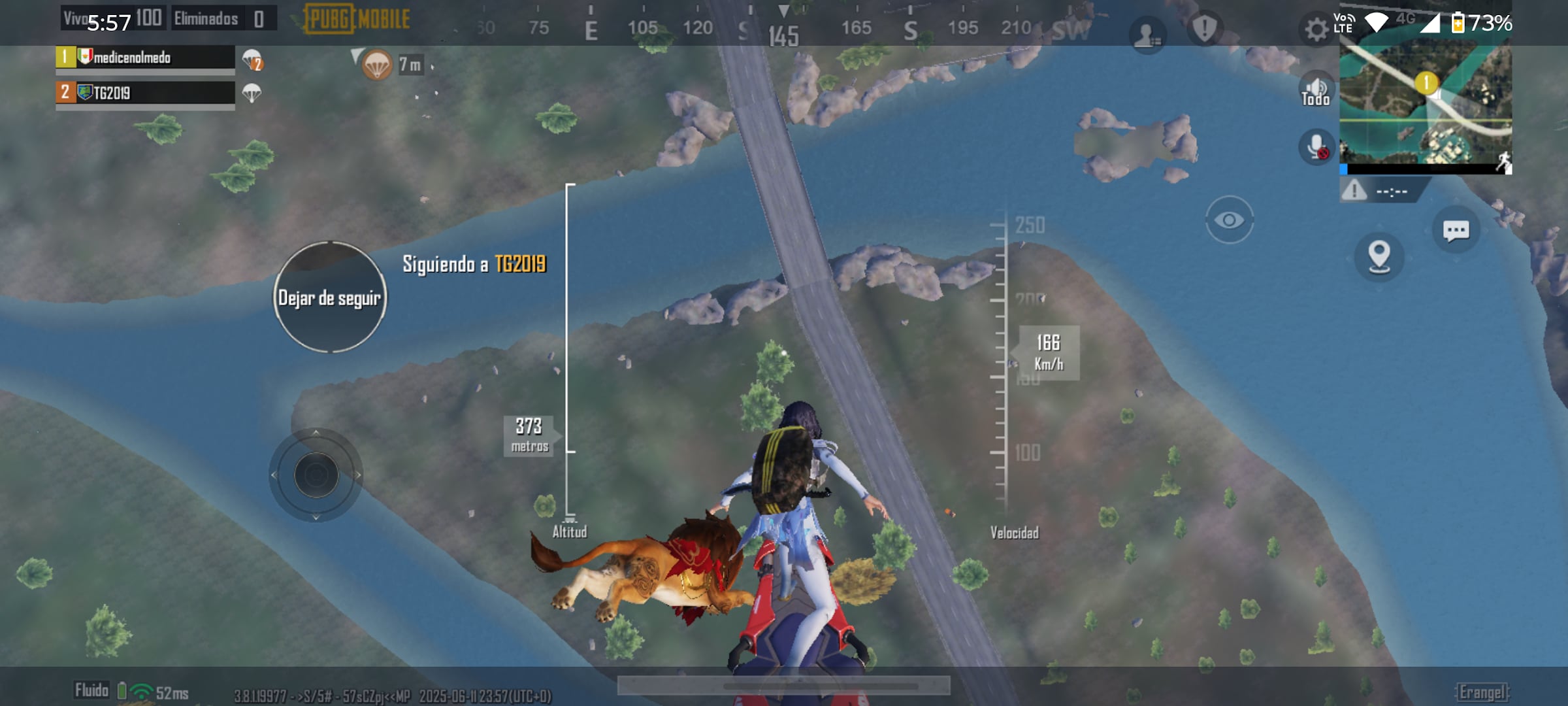Open the quick chat bubble
Image resolution: width=1568 pixels, height=706 pixels.
pos(1456,230)
